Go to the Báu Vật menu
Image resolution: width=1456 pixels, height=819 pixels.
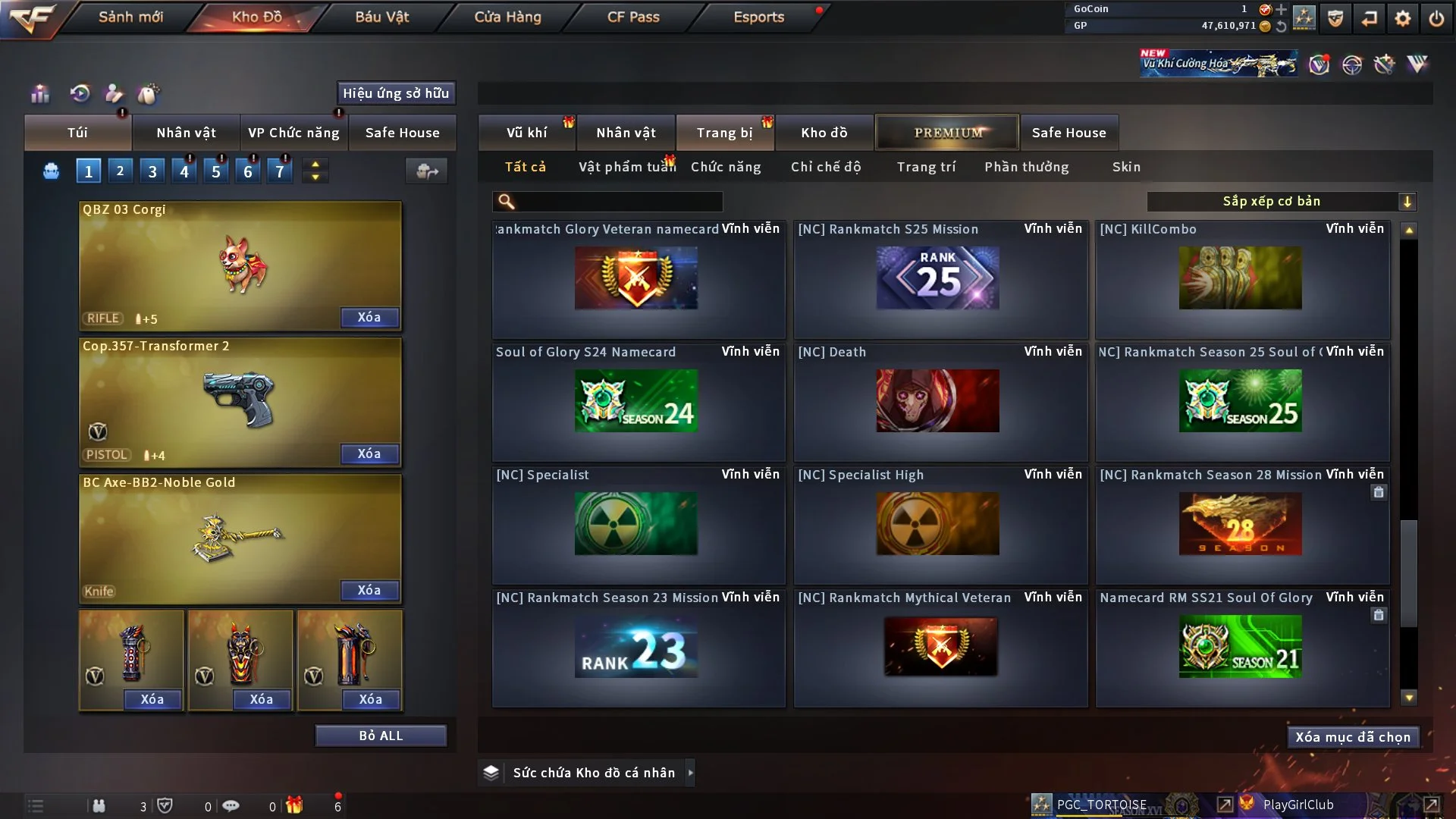pyautogui.click(x=381, y=17)
